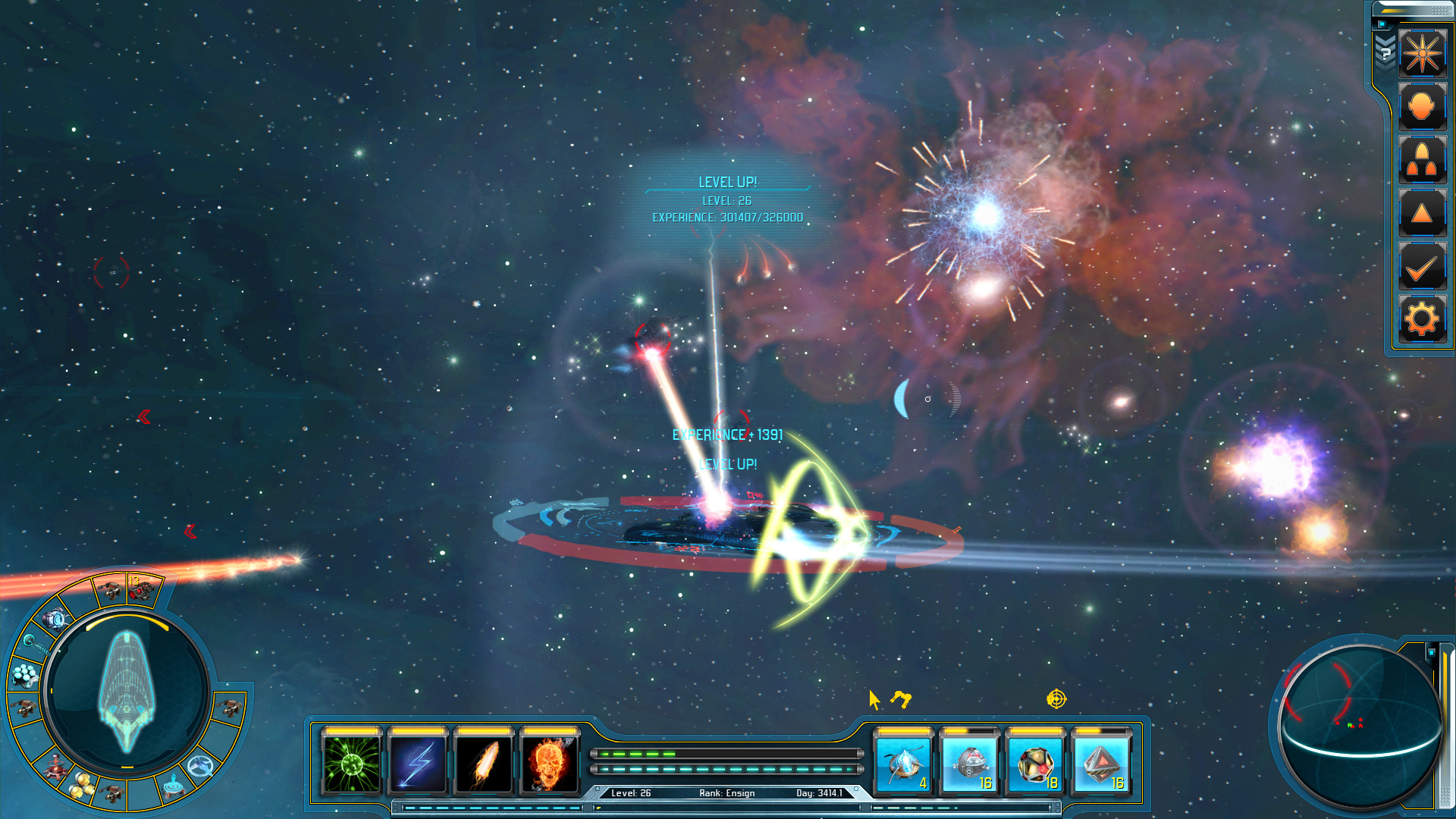Click the triangle upgrade icon on right panel
Image resolution: width=1456 pixels, height=819 pixels.
[x=1423, y=212]
